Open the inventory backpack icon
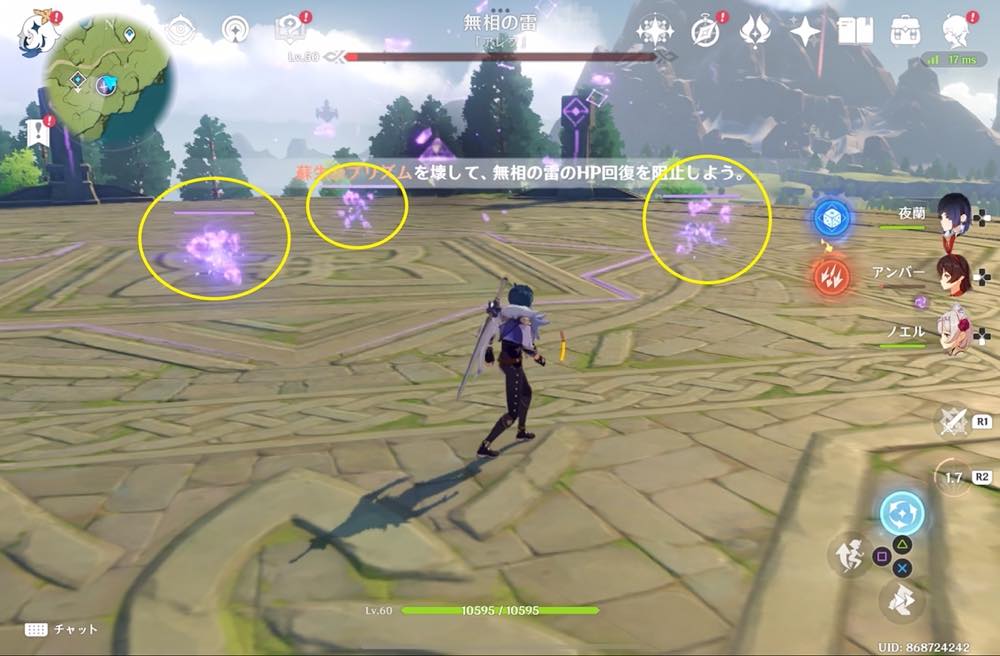Image resolution: width=1000 pixels, height=656 pixels. (906, 31)
